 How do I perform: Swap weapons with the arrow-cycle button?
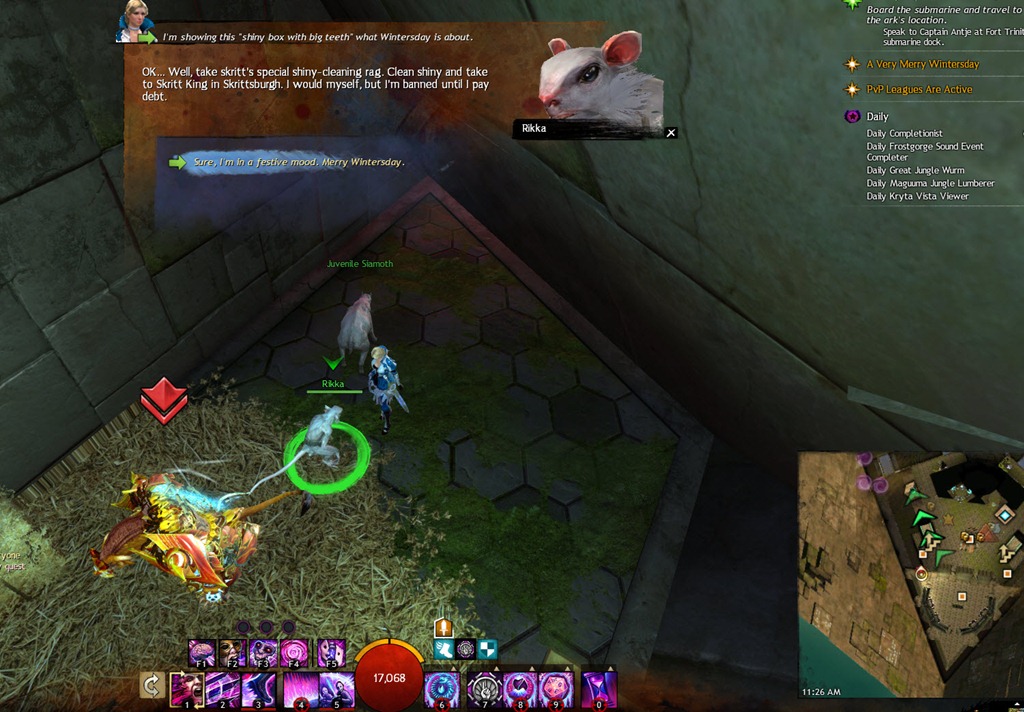pos(152,686)
